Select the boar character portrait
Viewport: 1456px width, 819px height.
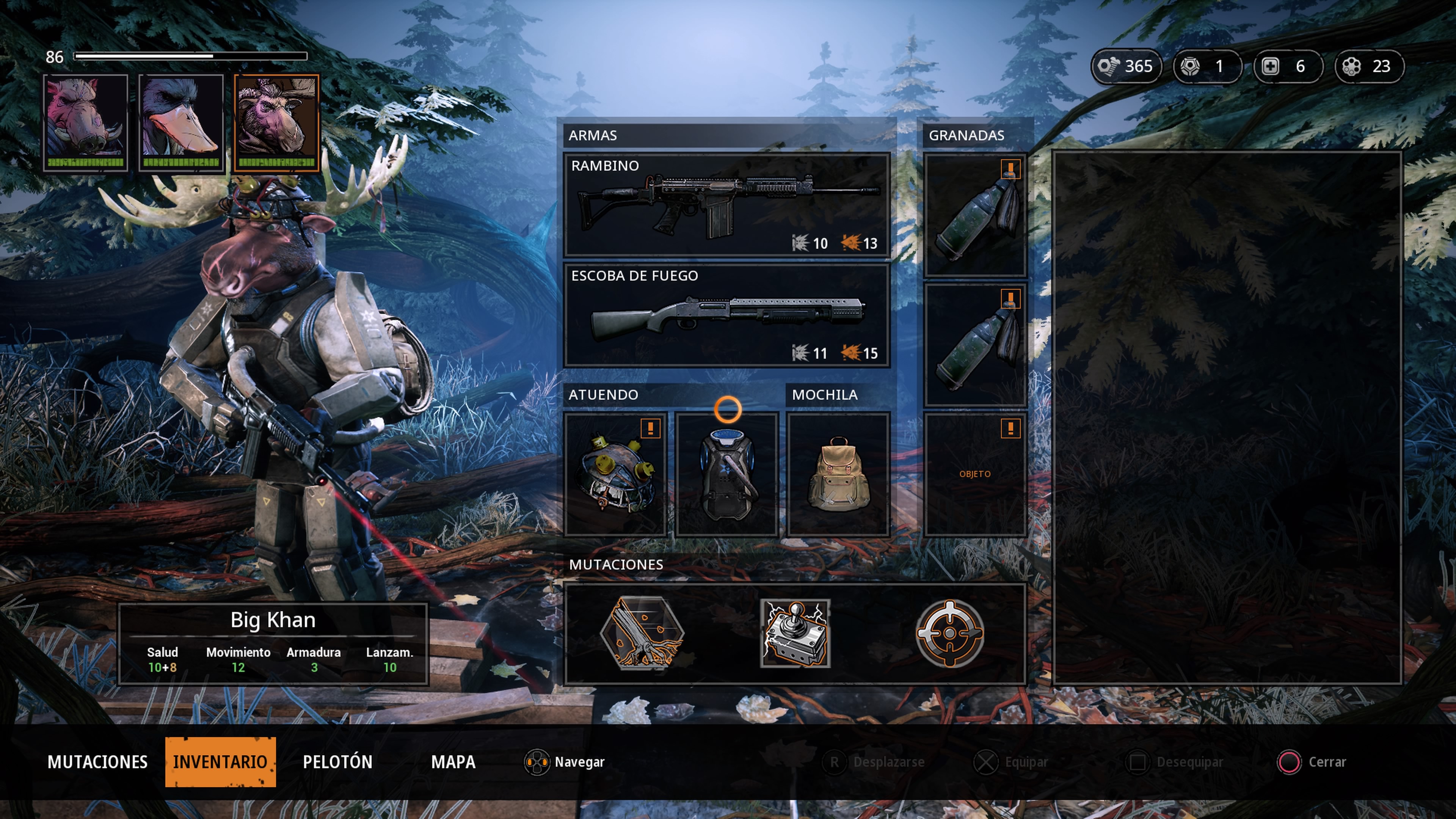click(x=85, y=122)
